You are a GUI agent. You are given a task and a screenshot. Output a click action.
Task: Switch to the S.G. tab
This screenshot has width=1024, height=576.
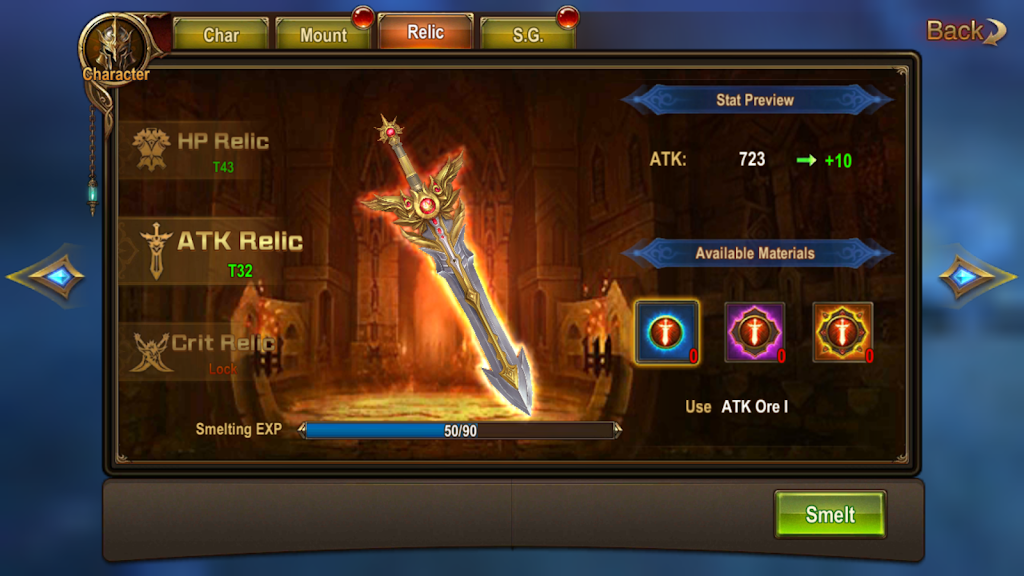[x=528, y=35]
